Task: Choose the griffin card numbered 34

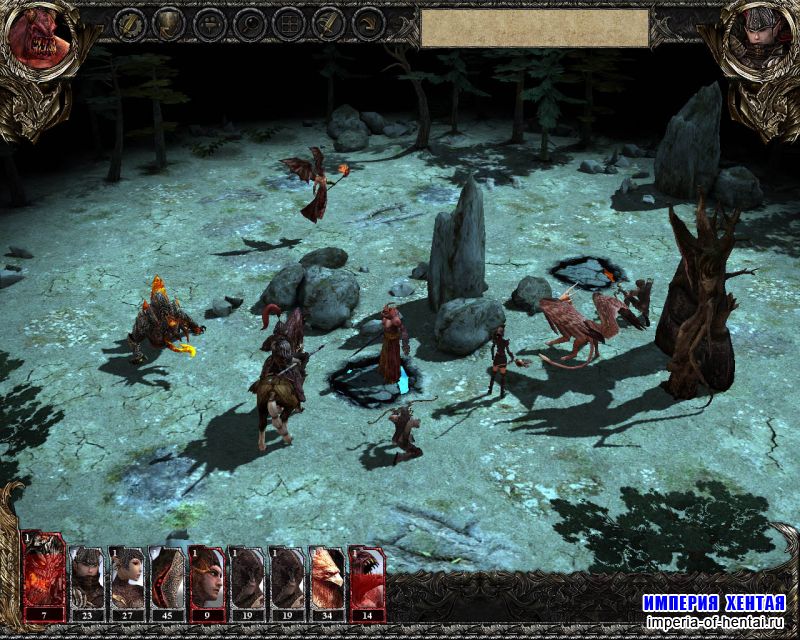Action: pyautogui.click(x=327, y=577)
